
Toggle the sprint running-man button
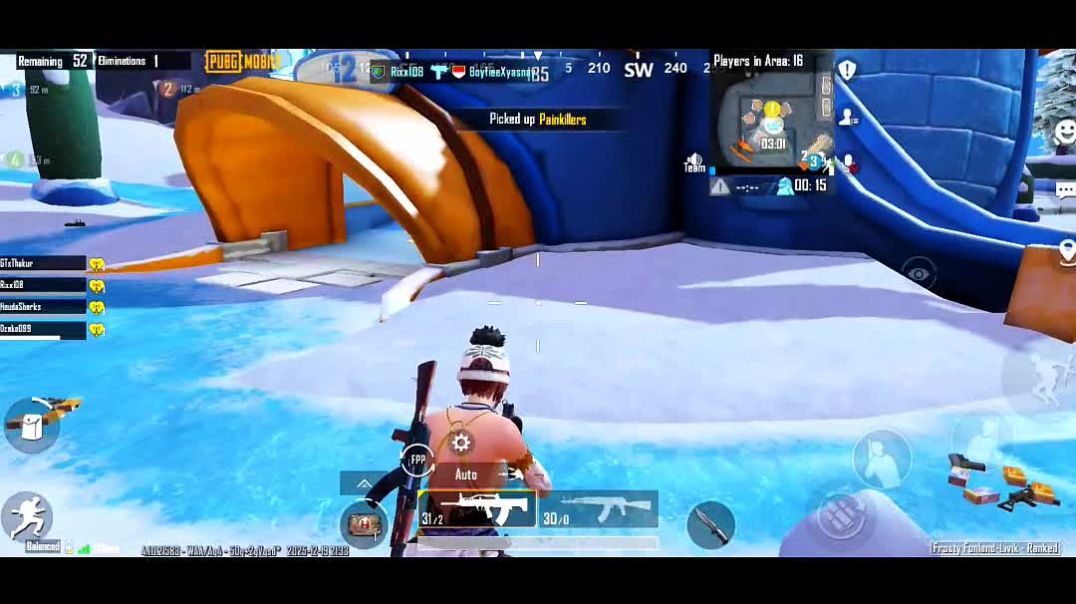pyautogui.click(x=26, y=516)
